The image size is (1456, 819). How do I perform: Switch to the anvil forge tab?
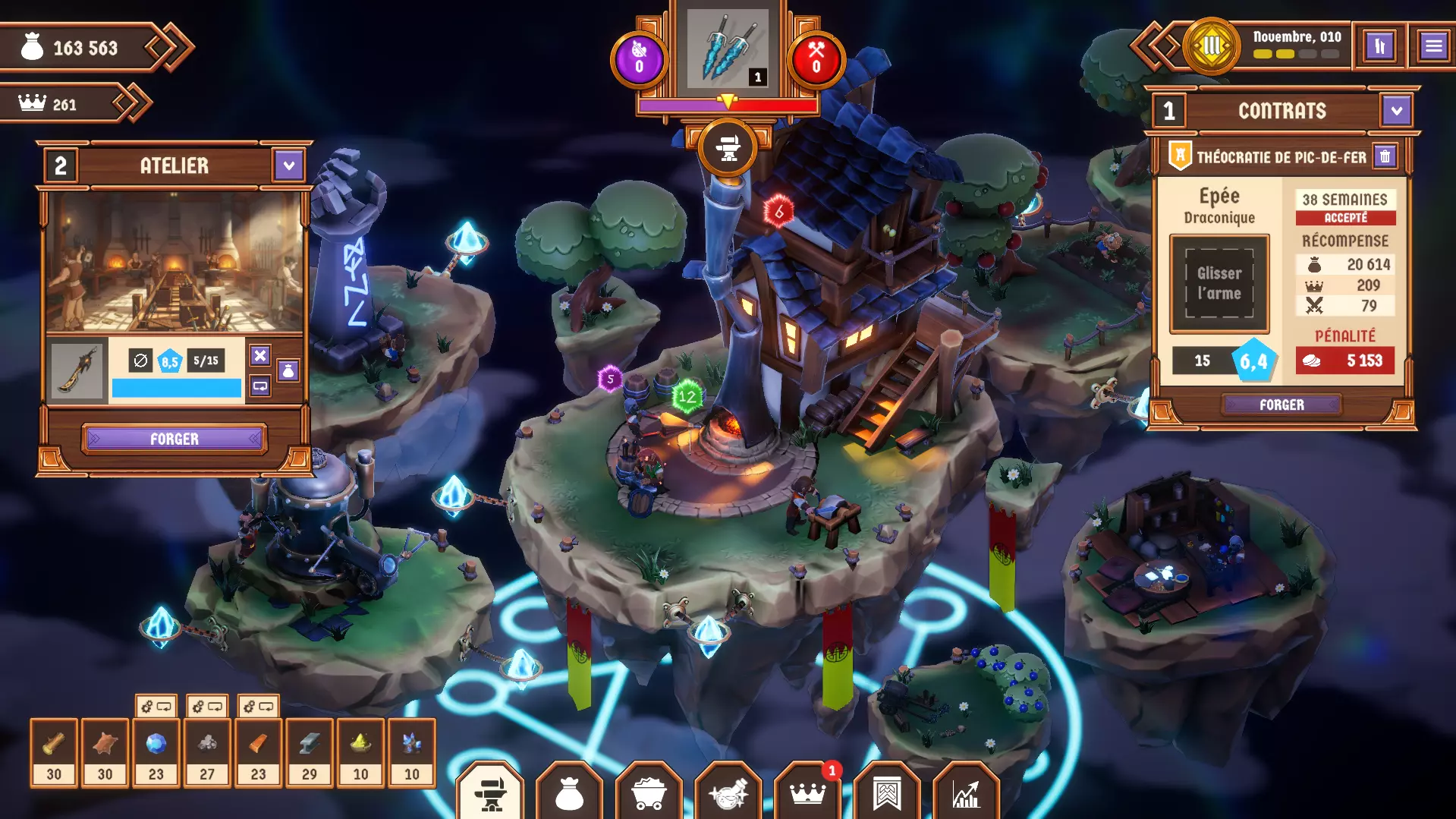tap(490, 793)
